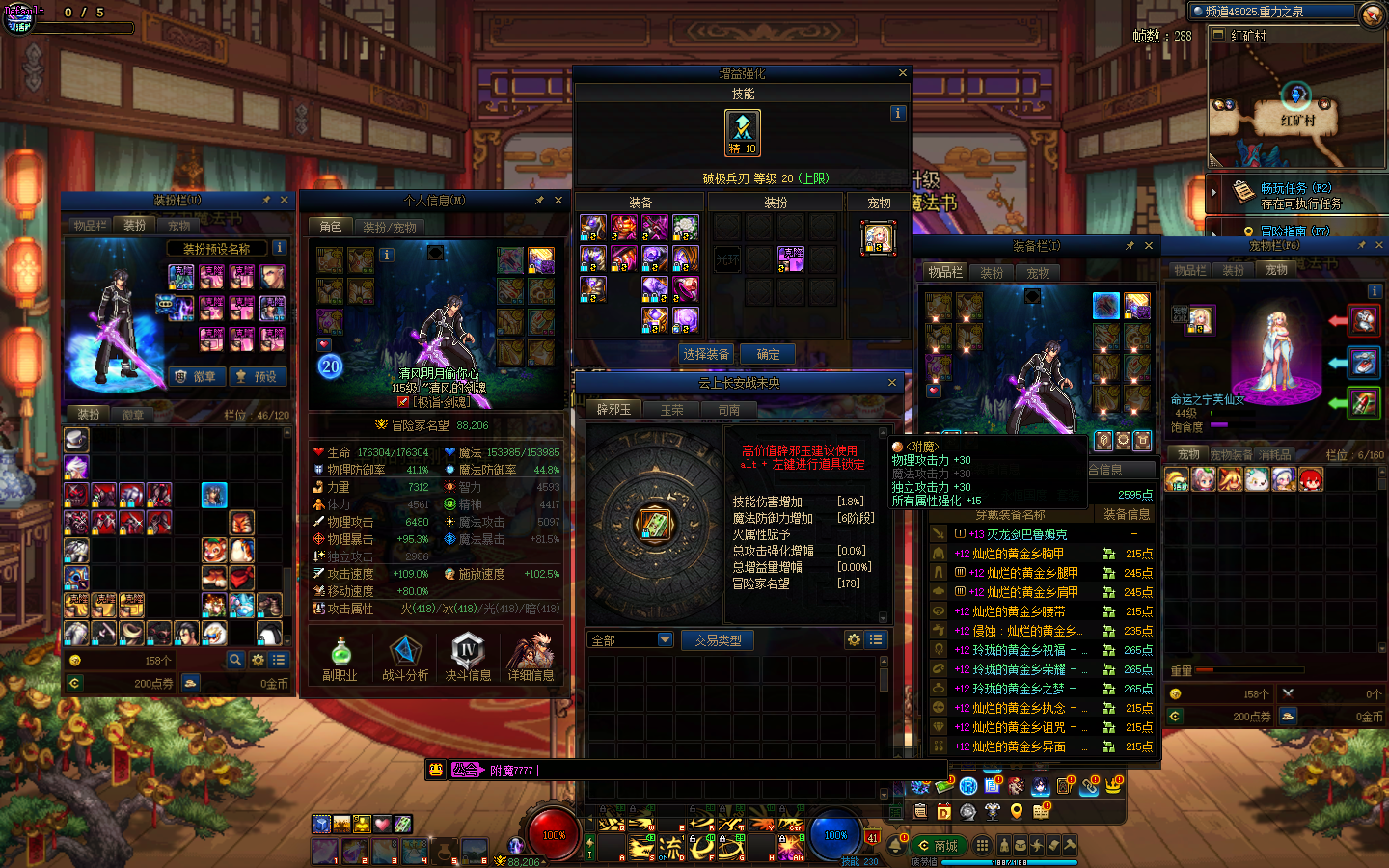The width and height of the screenshot is (1389, 868).
Task: Open the 战斗分析 panel
Action: pos(405,658)
